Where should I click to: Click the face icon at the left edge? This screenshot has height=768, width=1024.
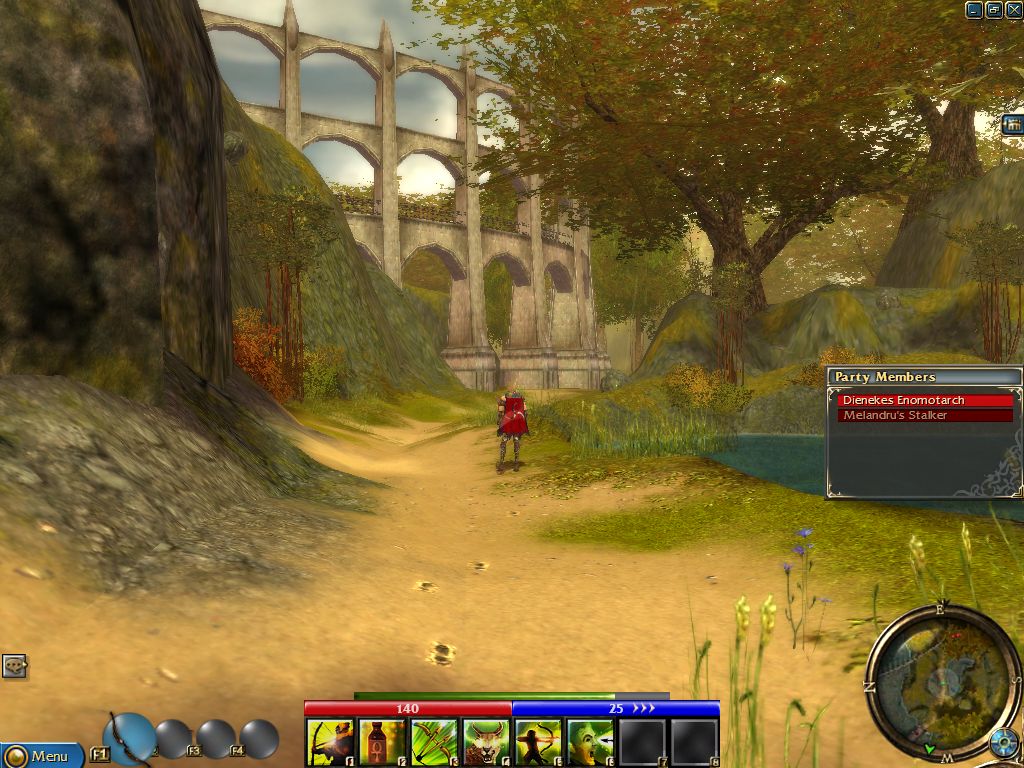point(14,666)
